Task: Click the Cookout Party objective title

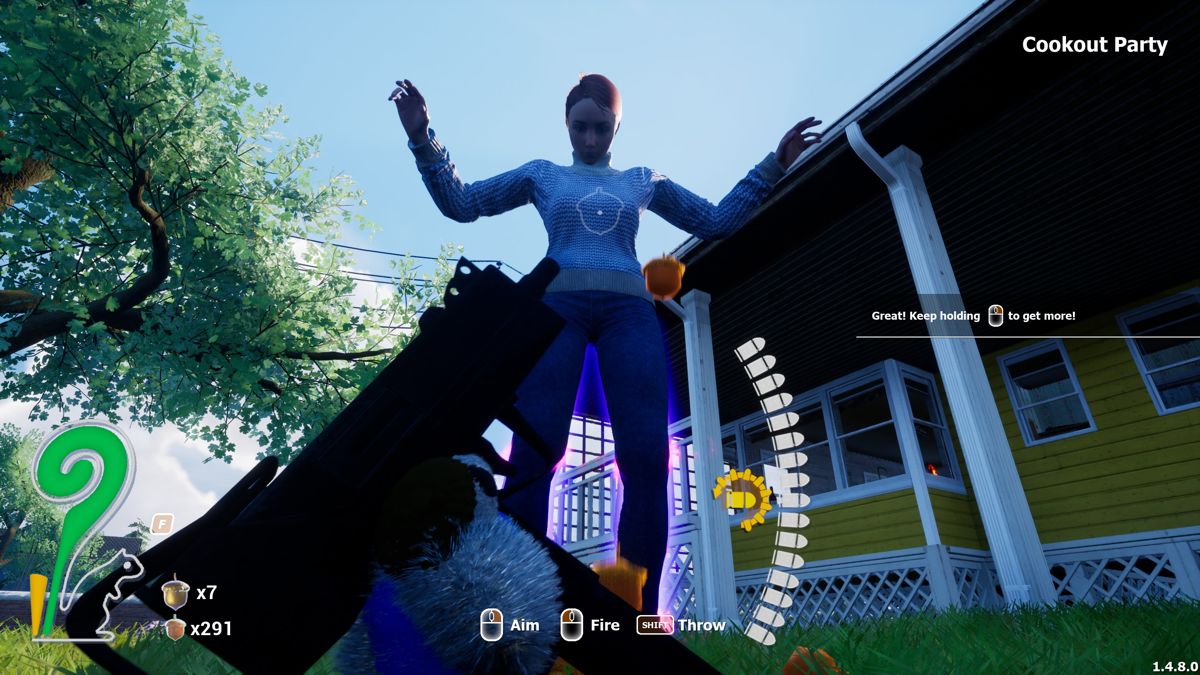Action: tap(1094, 45)
